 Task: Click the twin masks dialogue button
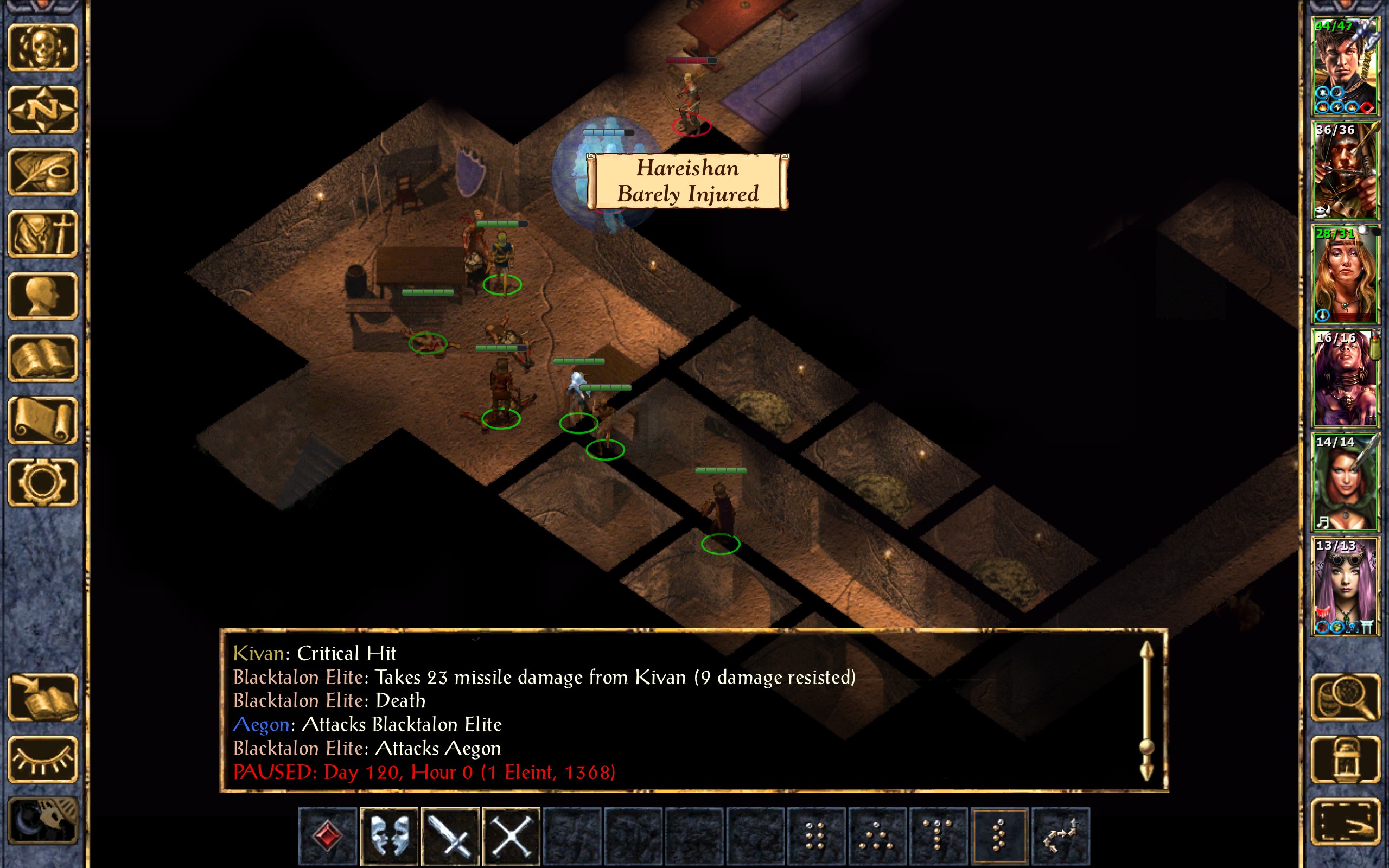click(390, 836)
